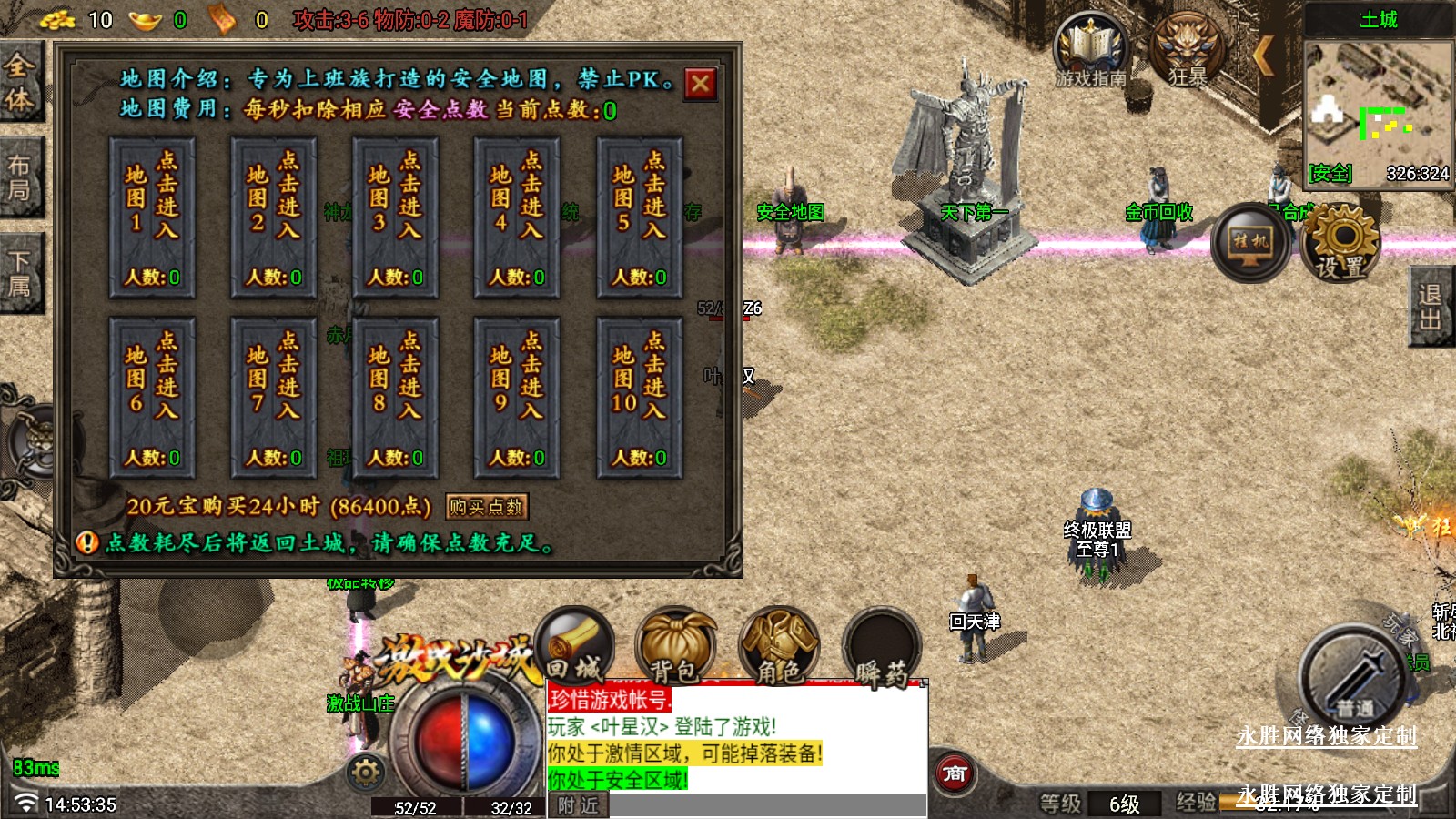
Task: Pick the 地图8 entry tile
Action: (x=395, y=398)
